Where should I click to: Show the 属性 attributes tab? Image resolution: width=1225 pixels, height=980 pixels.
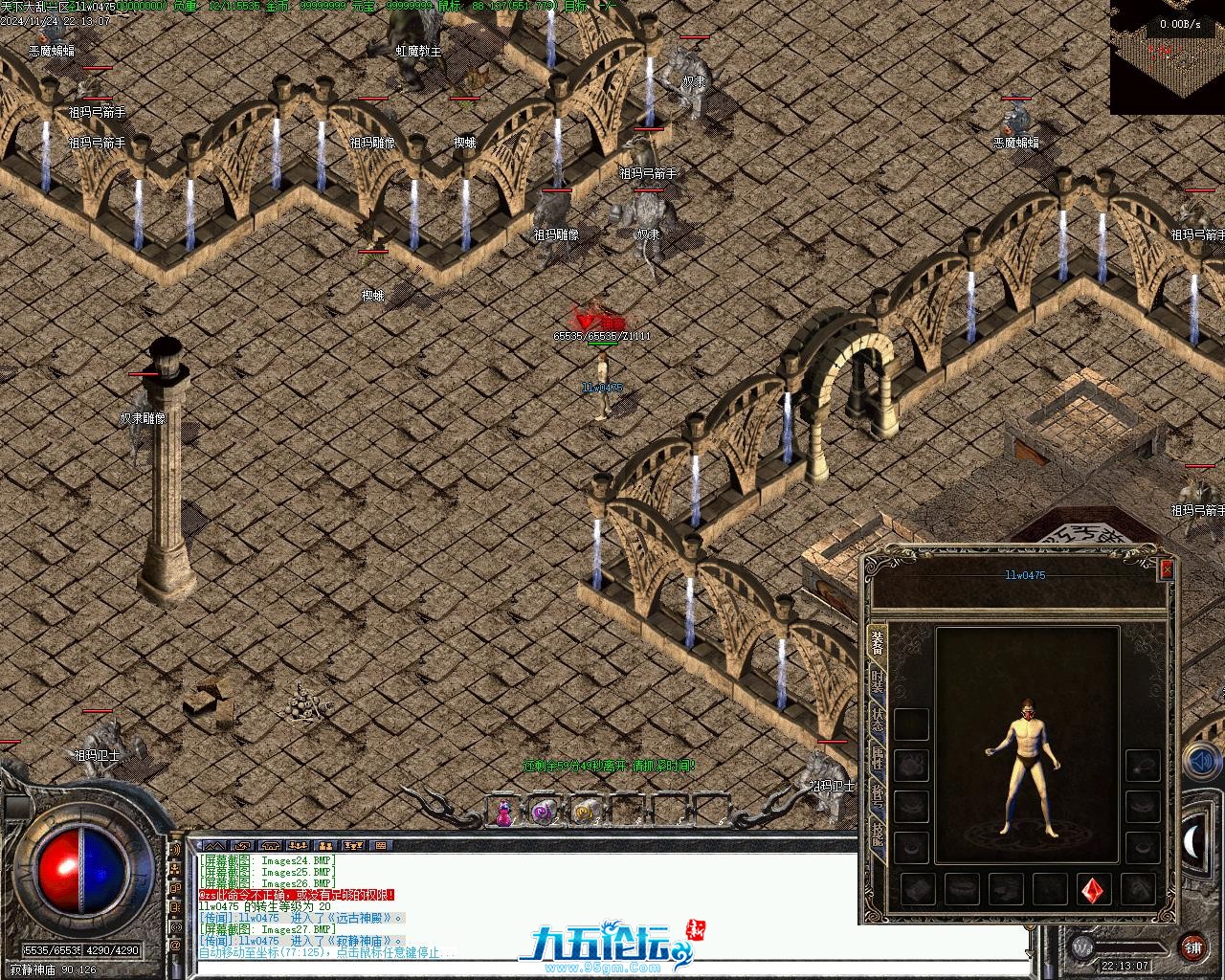click(x=877, y=758)
